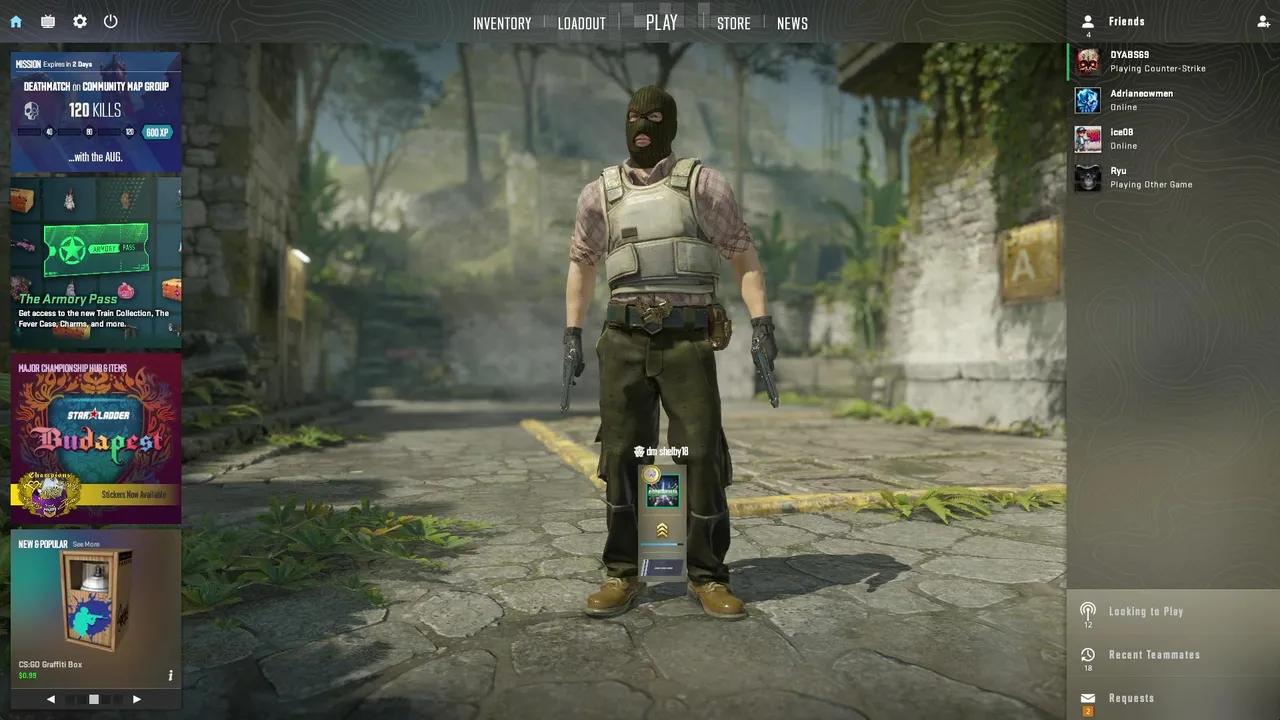Open Requests via mail envelope icon
Viewport: 1280px width, 720px height.
click(x=1089, y=697)
